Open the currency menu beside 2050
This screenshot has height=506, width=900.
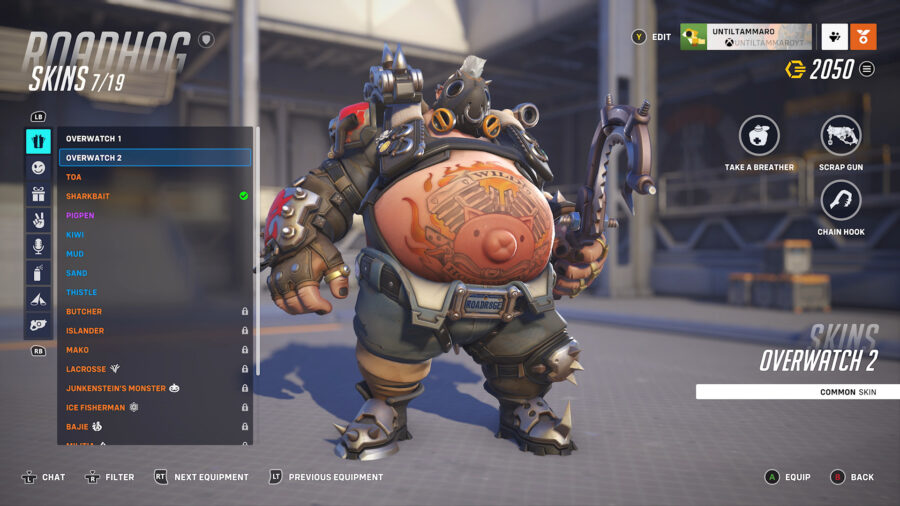point(867,69)
